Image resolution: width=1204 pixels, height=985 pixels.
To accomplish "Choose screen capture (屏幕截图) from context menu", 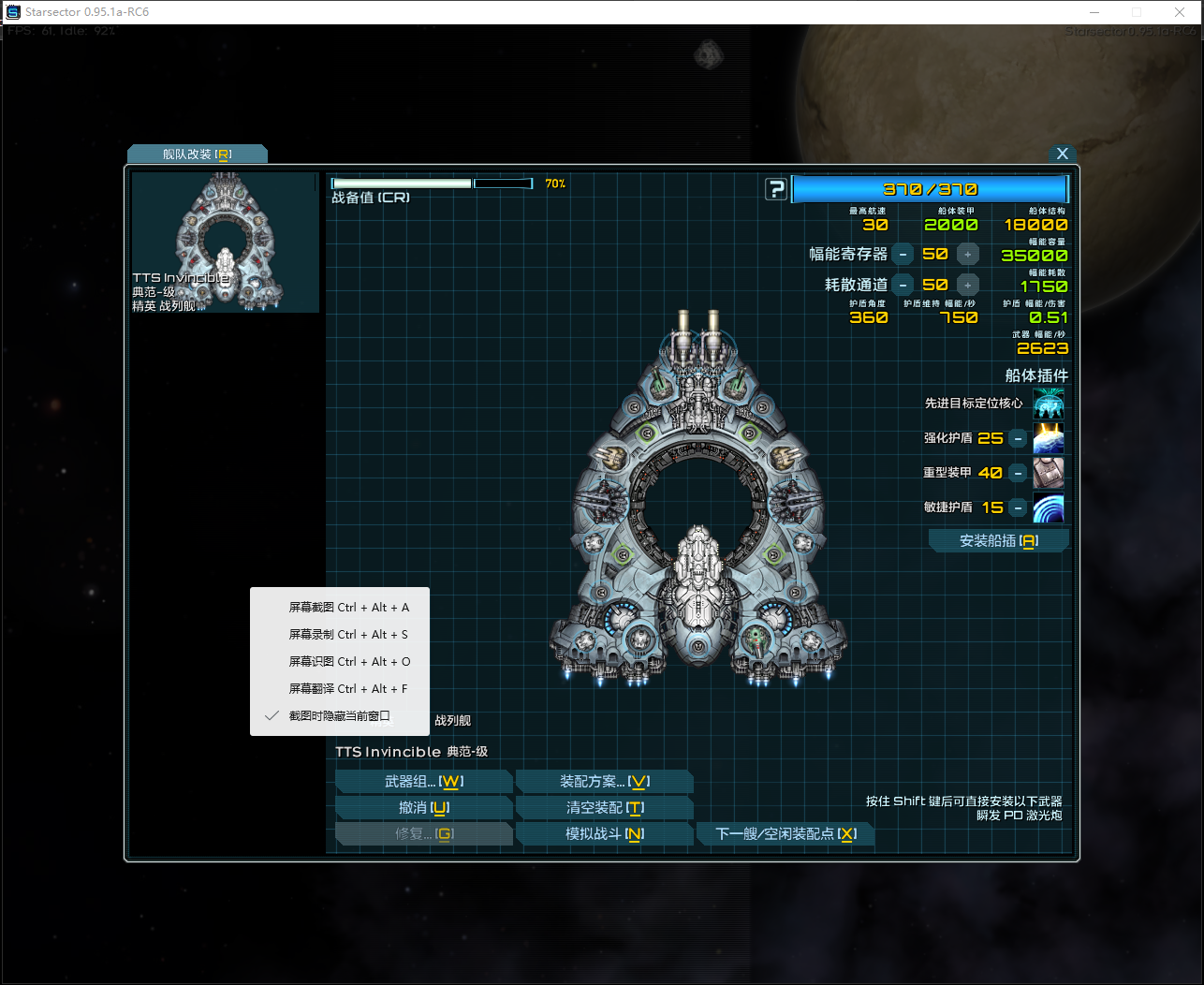I will tap(348, 608).
